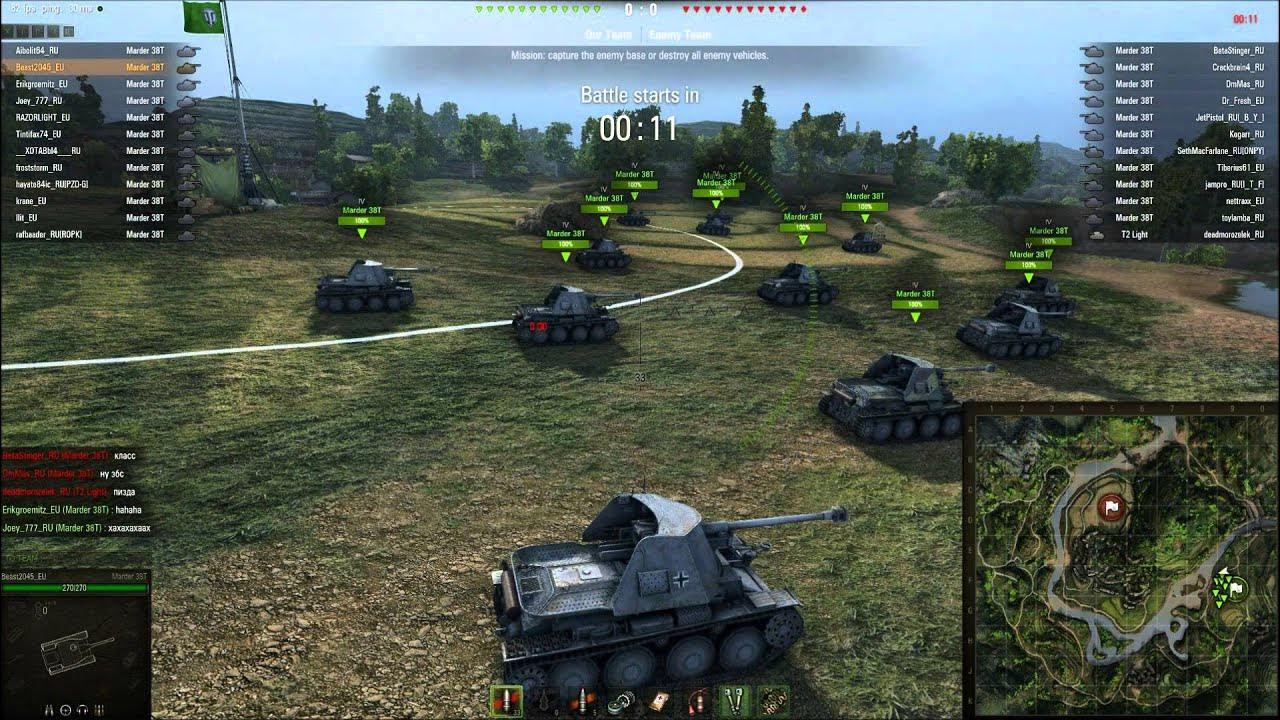Select nettraxx_EU in the enemy list
Image resolution: width=1280 pixels, height=720 pixels.
click(1244, 201)
